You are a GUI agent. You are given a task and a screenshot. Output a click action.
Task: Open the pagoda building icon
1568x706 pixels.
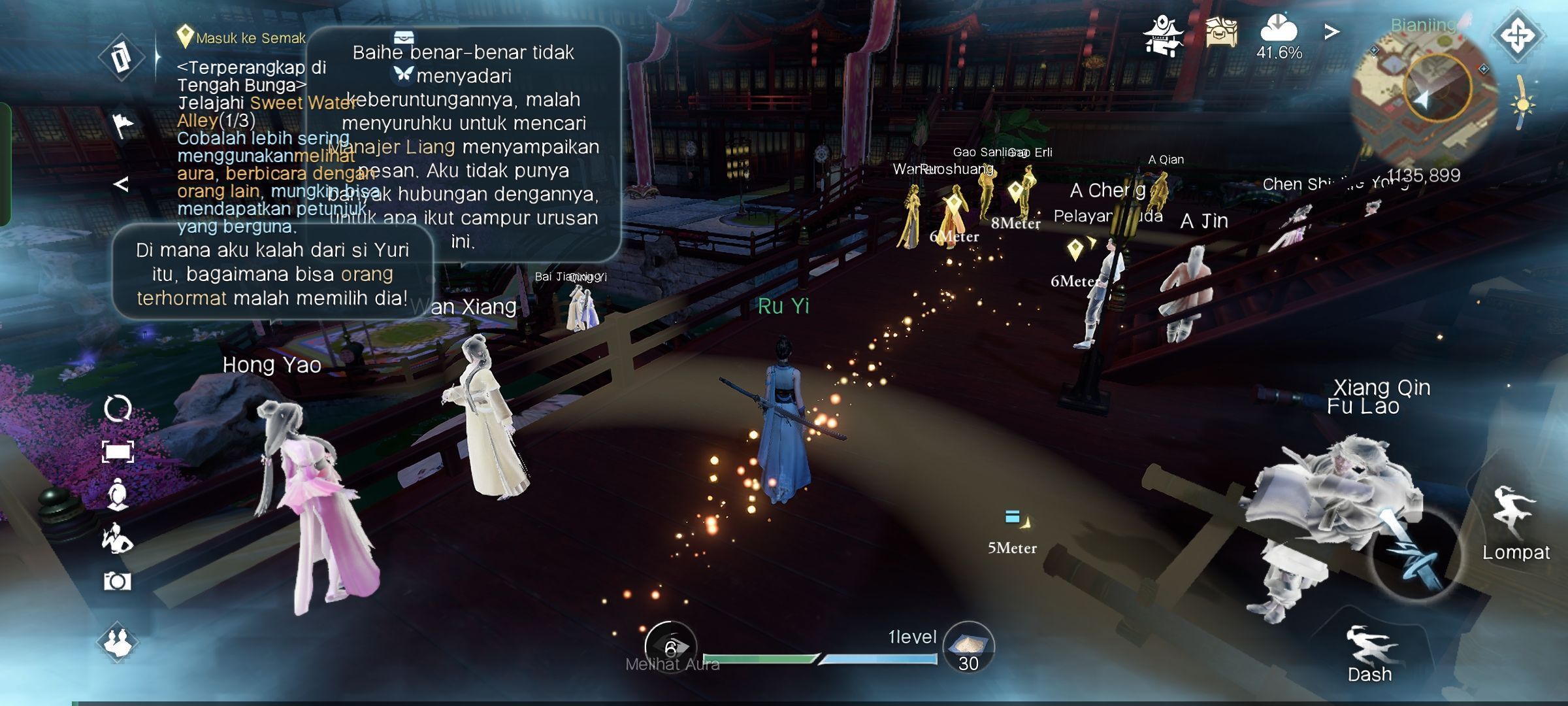[1164, 35]
